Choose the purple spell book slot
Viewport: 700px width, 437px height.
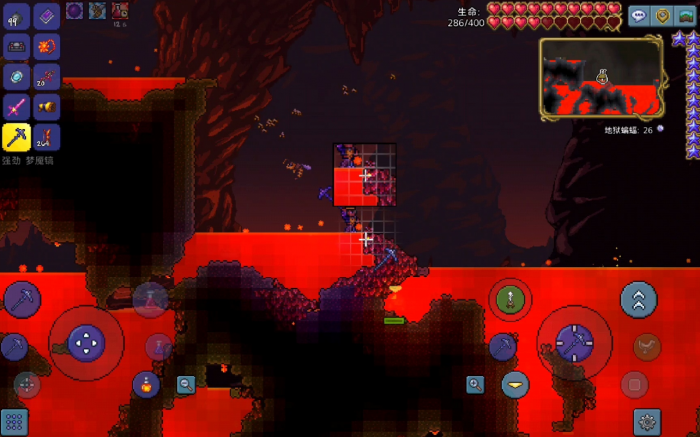click(47, 16)
